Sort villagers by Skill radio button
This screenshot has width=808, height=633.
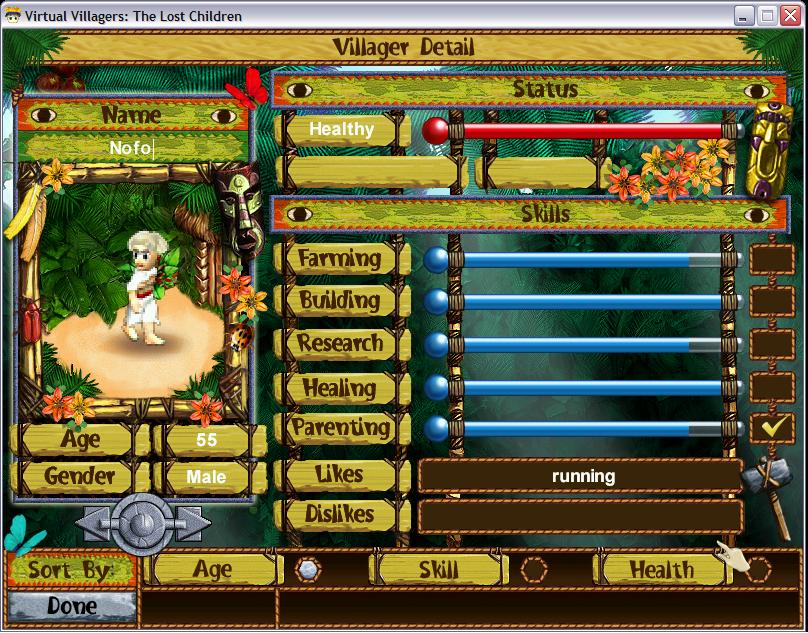(534, 570)
